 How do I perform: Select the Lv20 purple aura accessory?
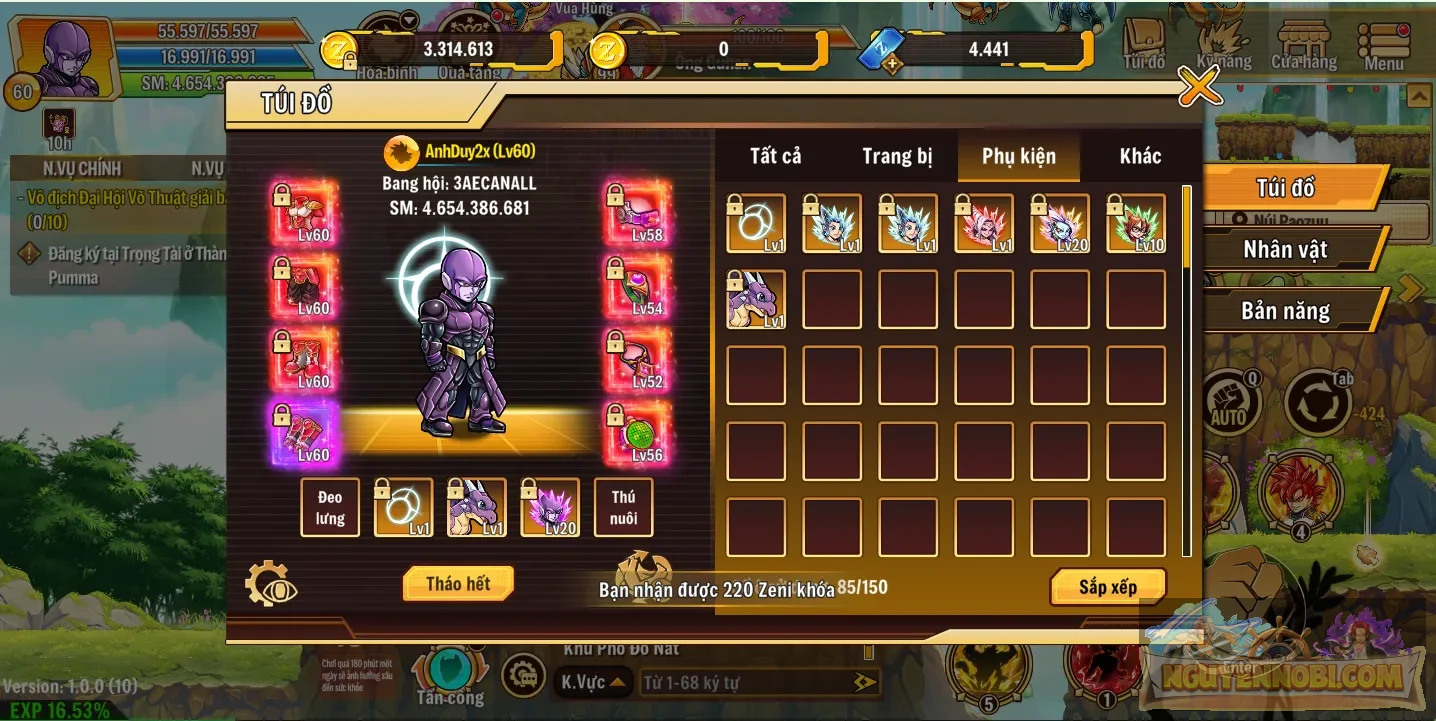(x=549, y=508)
